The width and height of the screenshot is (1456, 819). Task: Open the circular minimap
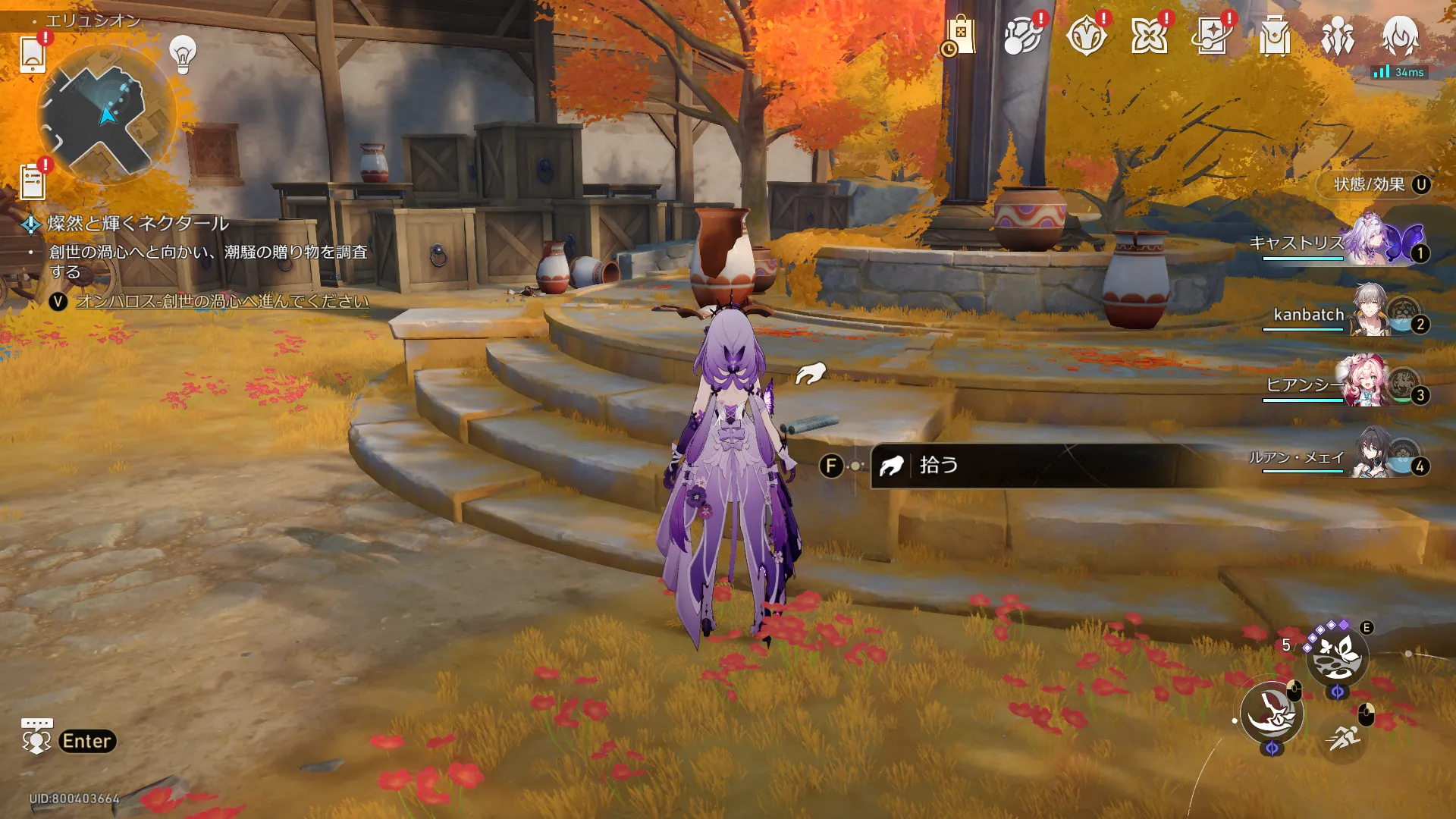coord(106,115)
